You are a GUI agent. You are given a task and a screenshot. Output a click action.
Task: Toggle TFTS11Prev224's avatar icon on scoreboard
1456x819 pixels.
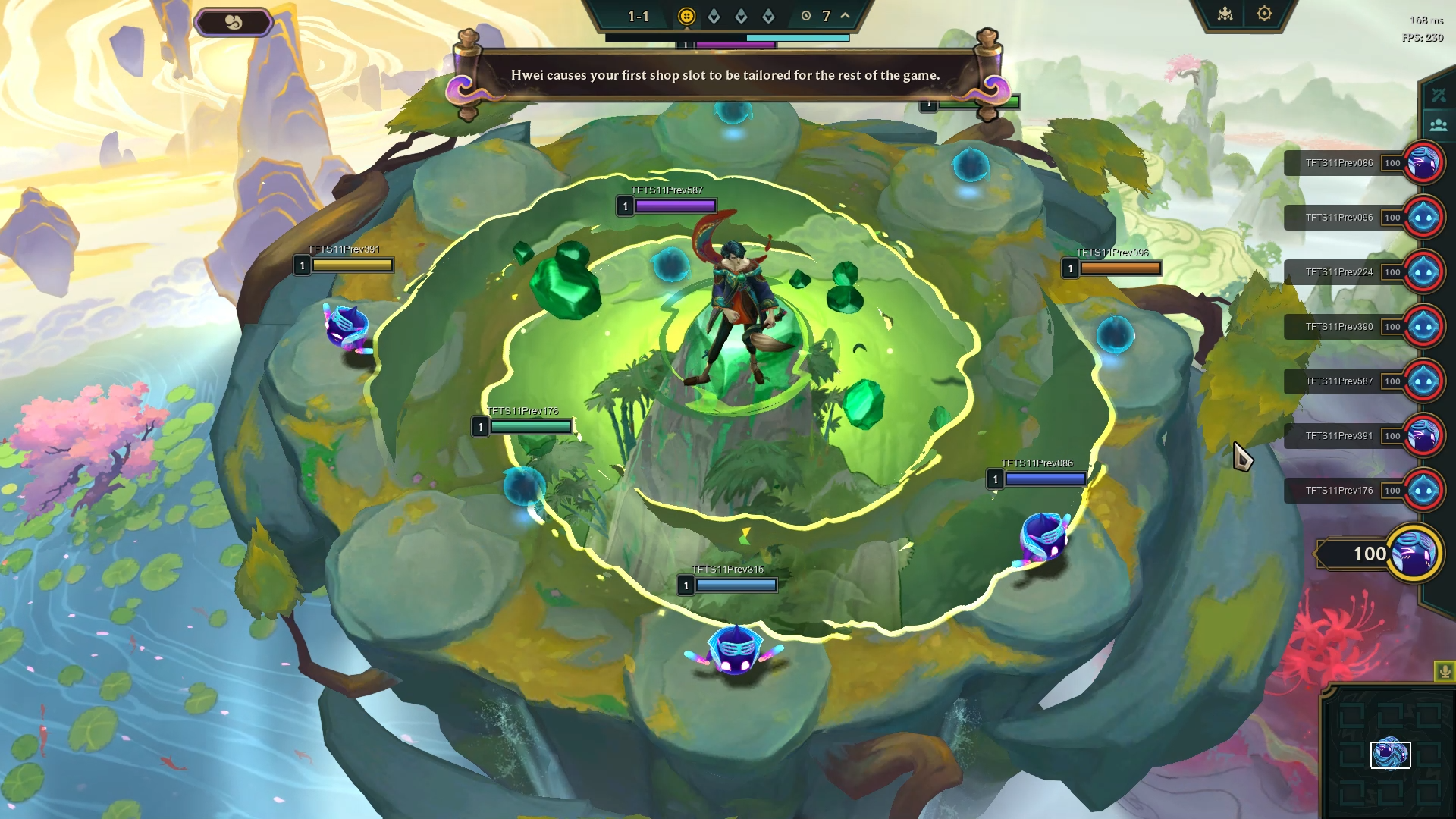point(1423,271)
